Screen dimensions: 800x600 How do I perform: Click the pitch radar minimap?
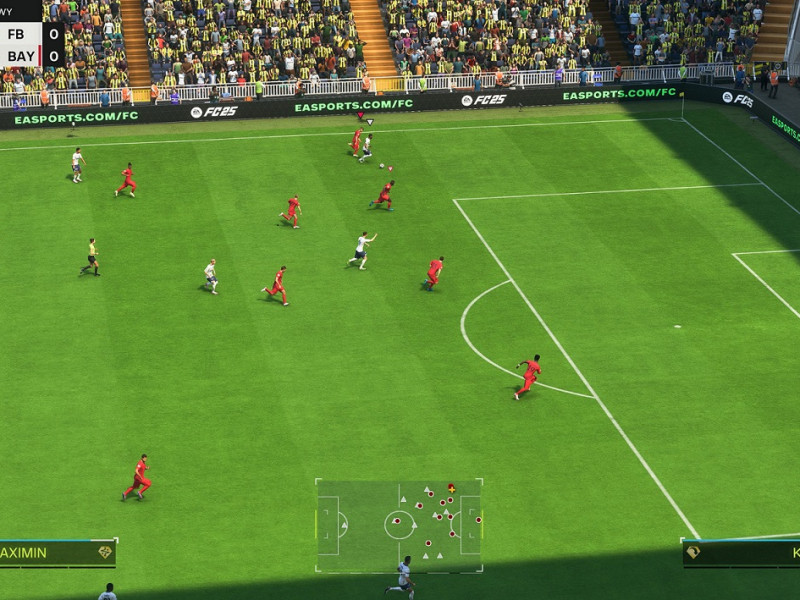point(399,525)
